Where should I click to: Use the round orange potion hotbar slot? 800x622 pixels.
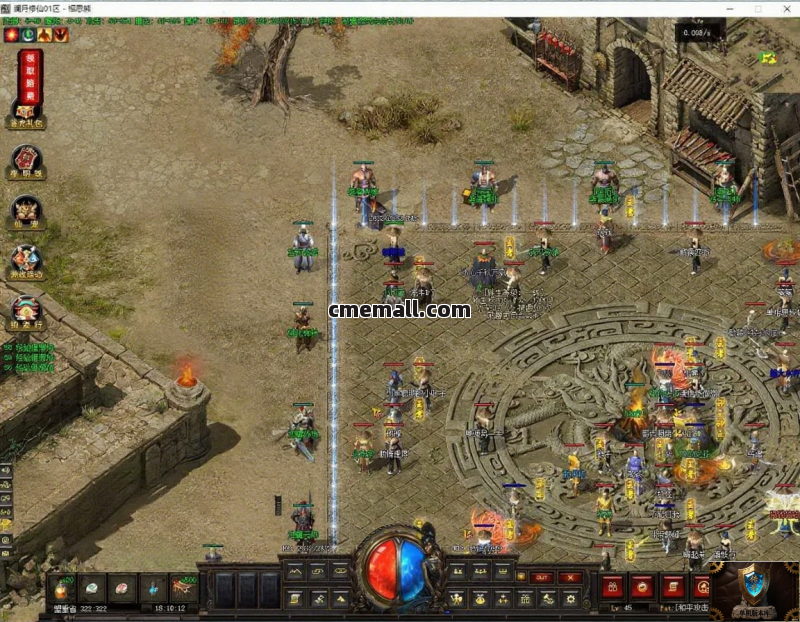tap(62, 589)
